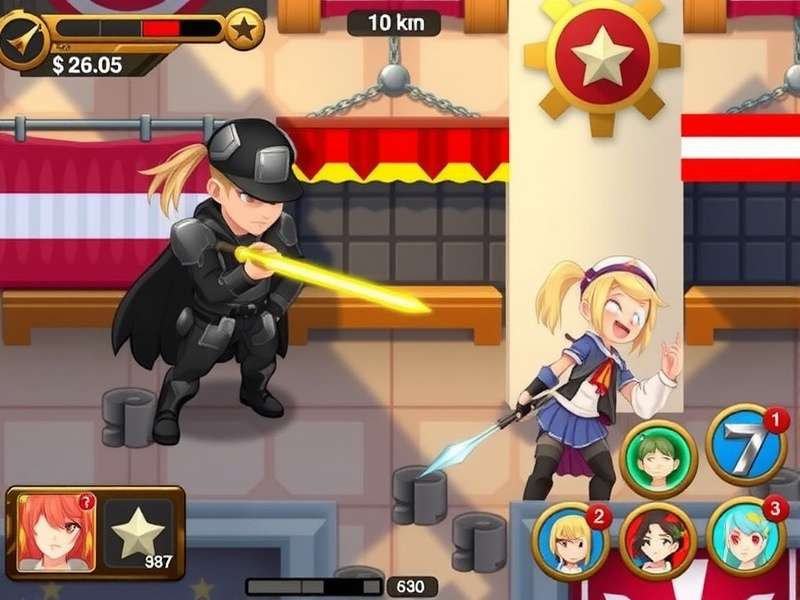Open the red-haired heroine portrait
The width and height of the screenshot is (800, 600).
(56, 532)
